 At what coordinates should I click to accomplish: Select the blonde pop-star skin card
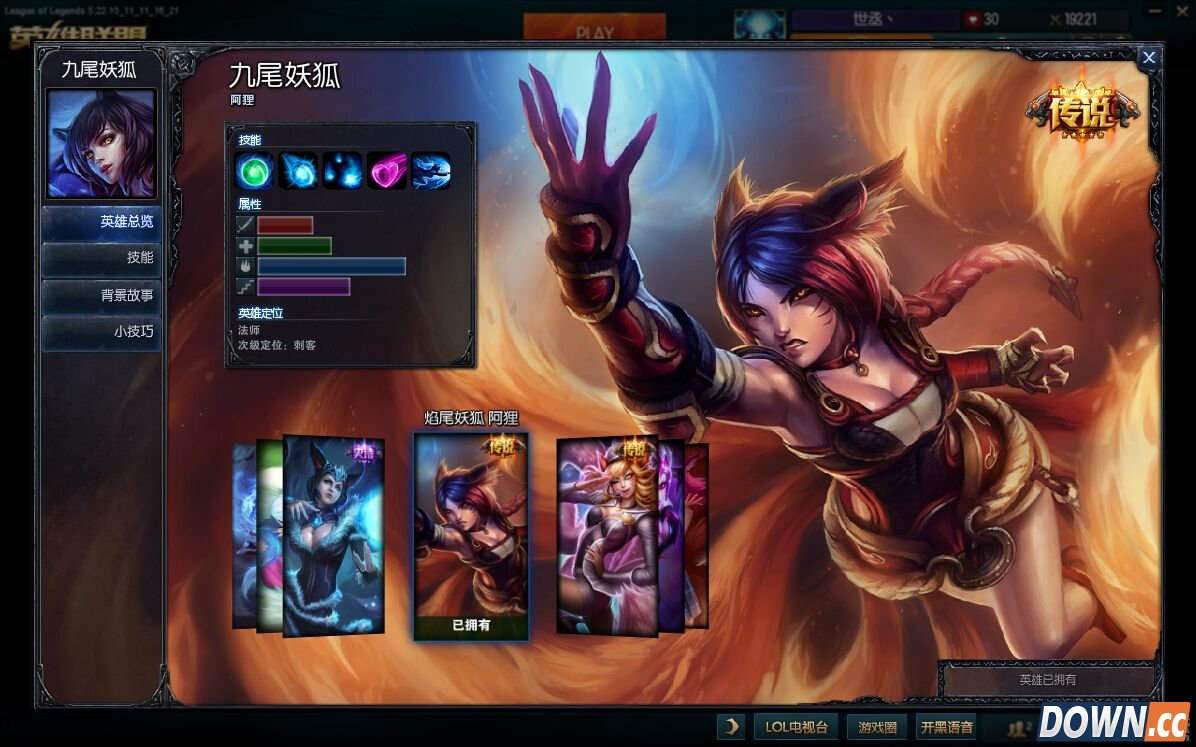tap(606, 535)
